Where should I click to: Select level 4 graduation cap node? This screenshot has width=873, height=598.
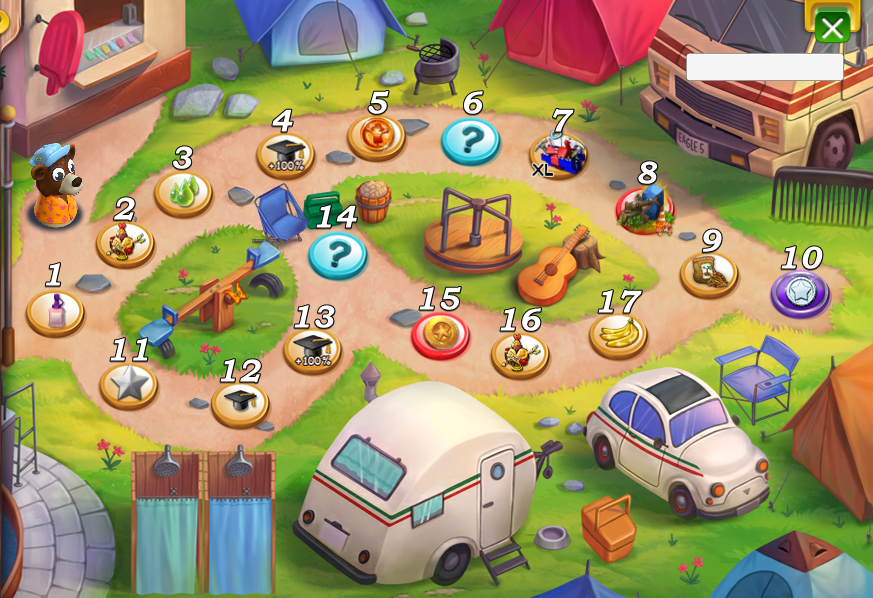pyautogui.click(x=285, y=154)
